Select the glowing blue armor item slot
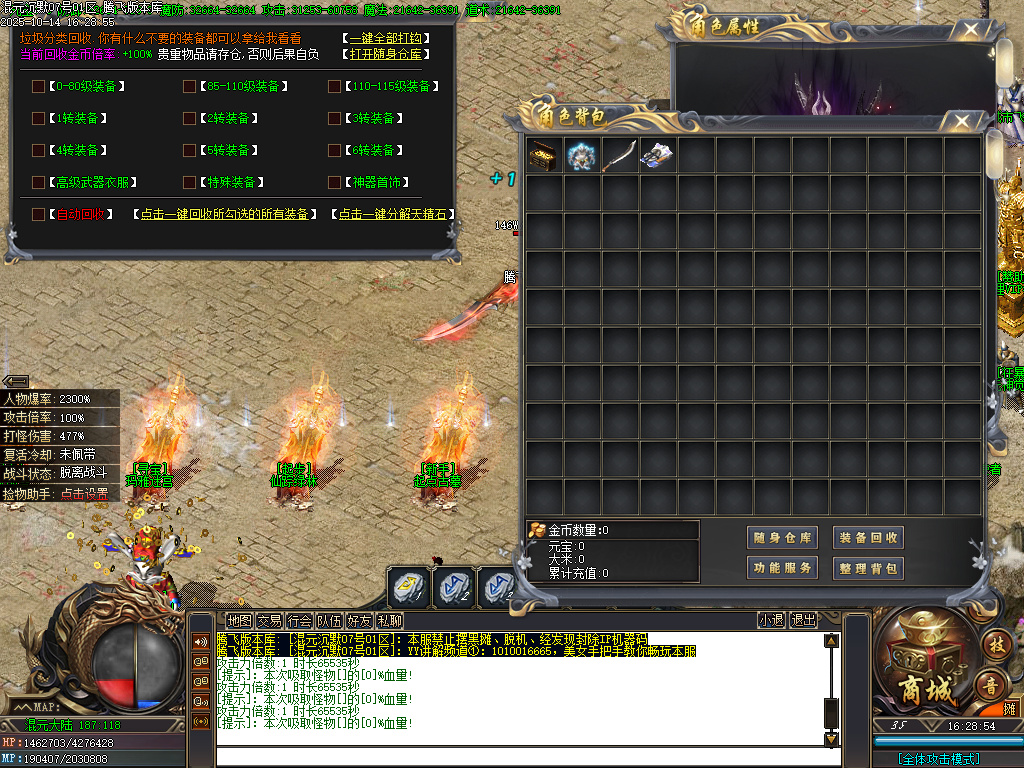The width and height of the screenshot is (1024, 768). 582,155
